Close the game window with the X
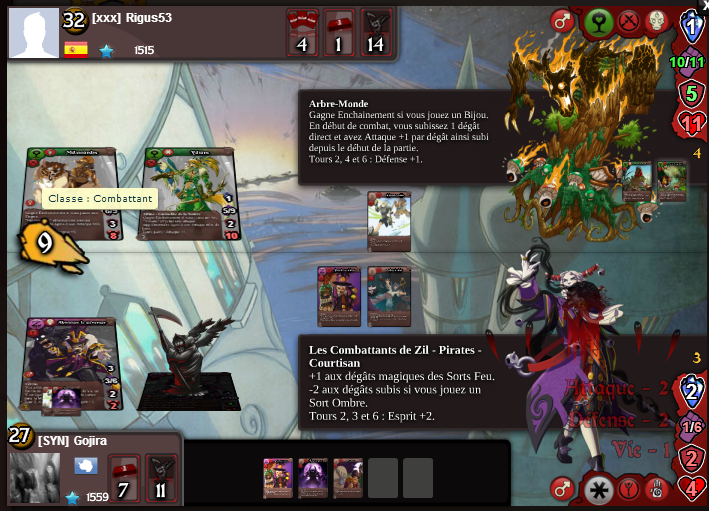The width and height of the screenshot is (709, 511). 703,5
